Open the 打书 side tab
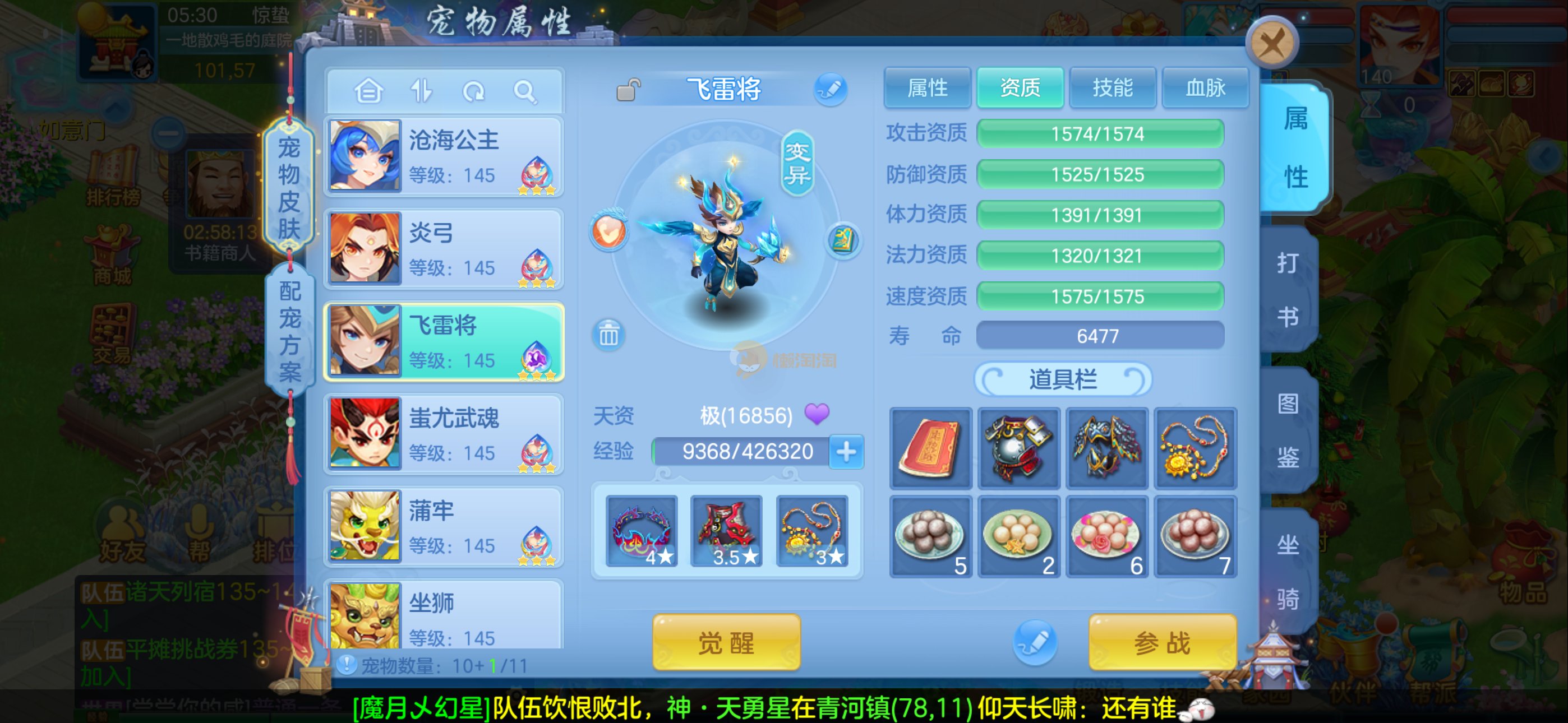Viewport: 1568px width, 723px height. click(1288, 290)
